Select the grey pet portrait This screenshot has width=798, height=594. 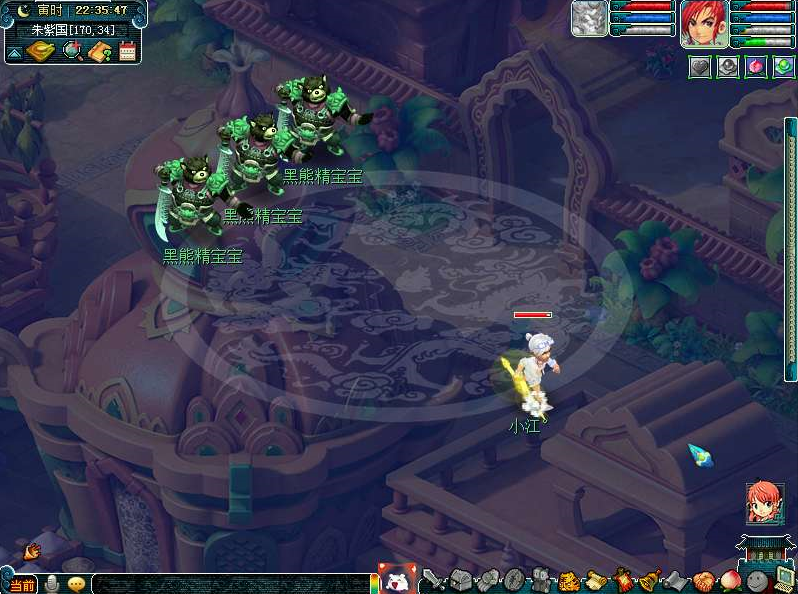click(589, 19)
